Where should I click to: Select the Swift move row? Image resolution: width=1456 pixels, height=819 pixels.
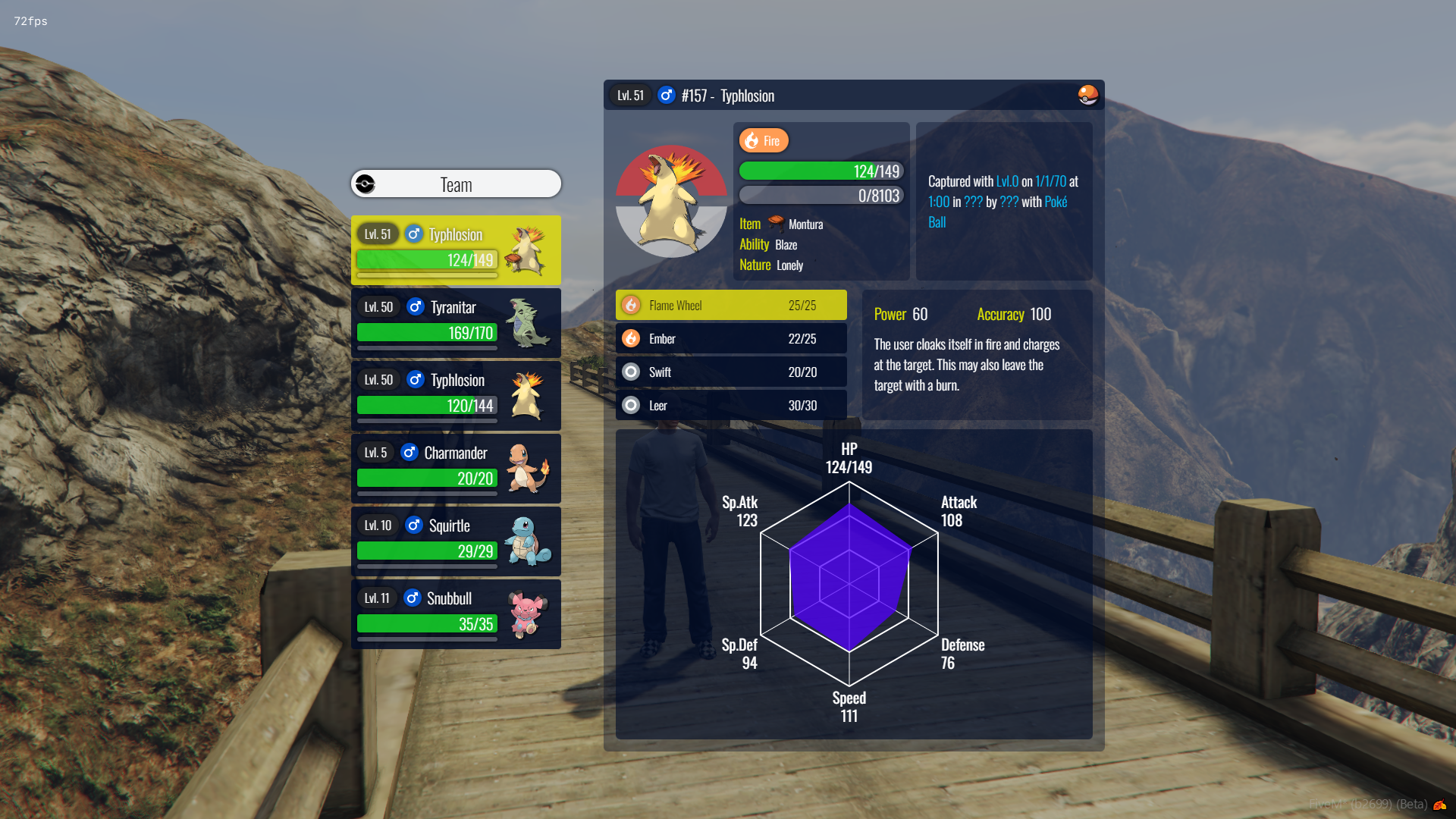pos(731,372)
